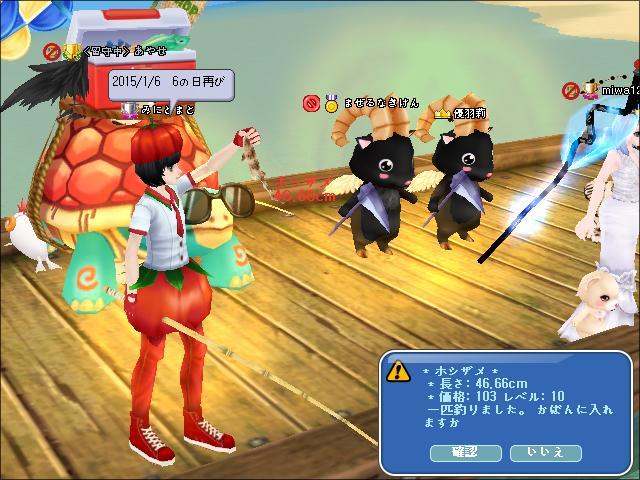The image size is (640, 480).
Task: Decline keeping the fish with いいえ
Action: (x=545, y=453)
